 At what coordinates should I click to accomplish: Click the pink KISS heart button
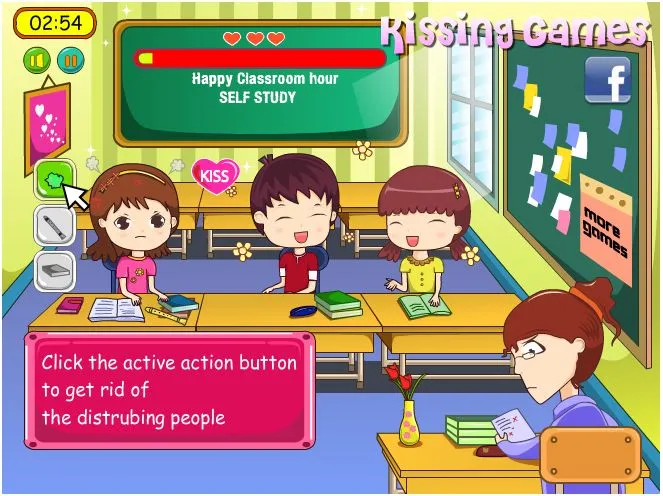click(x=215, y=175)
